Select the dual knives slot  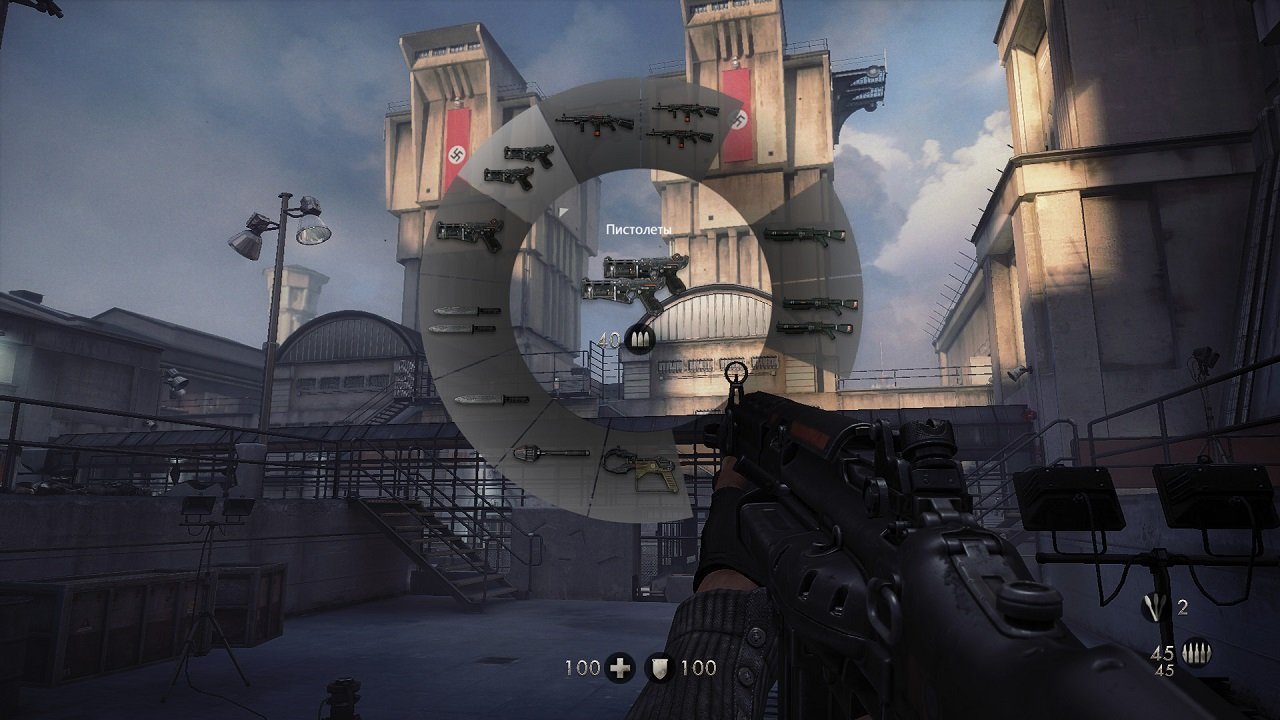pyautogui.click(x=464, y=319)
